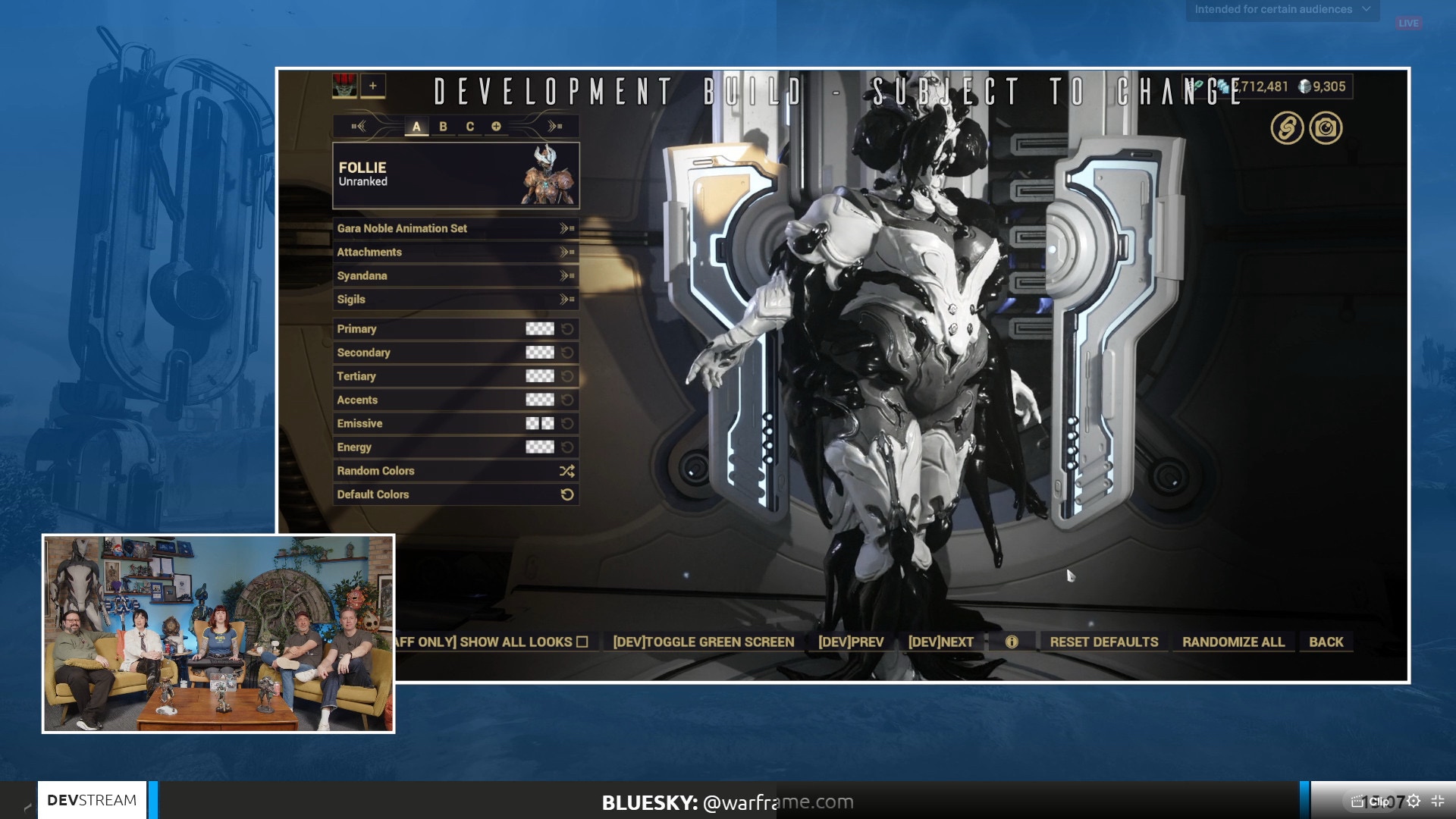1456x819 pixels.
Task: Switch to appearance config B
Action: [x=443, y=127]
